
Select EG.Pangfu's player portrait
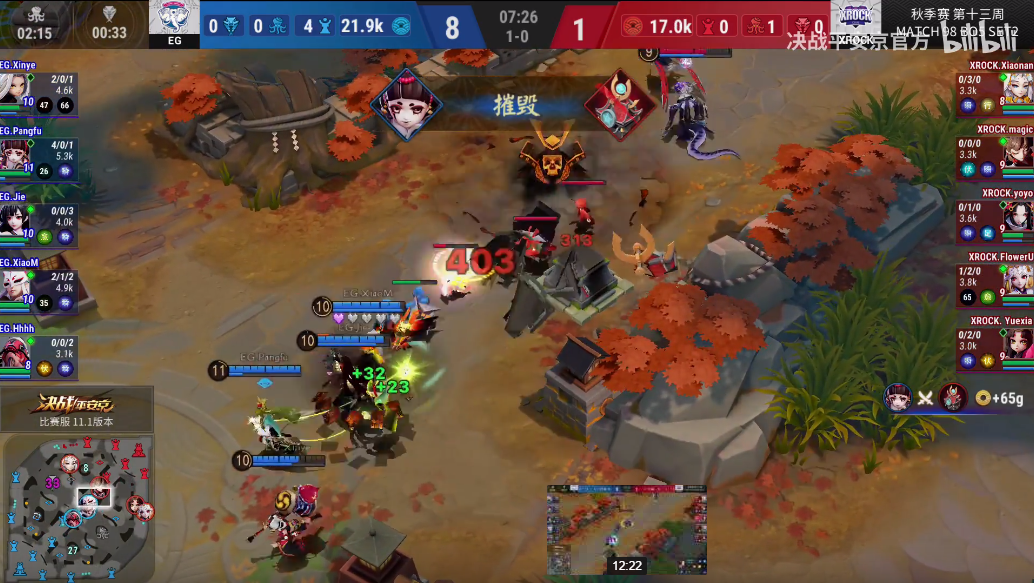(14, 154)
